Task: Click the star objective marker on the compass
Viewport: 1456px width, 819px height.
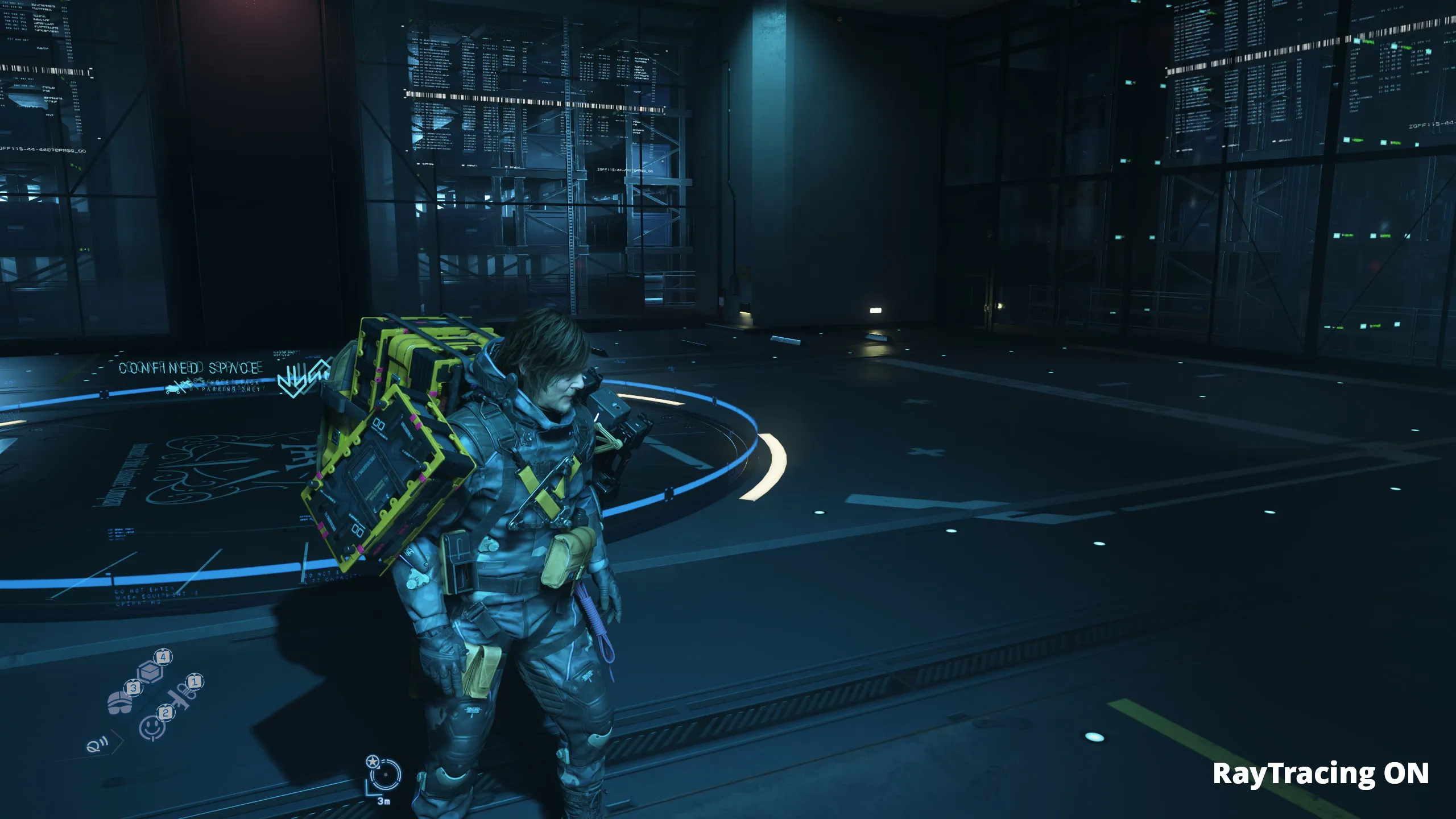Action: click(373, 762)
